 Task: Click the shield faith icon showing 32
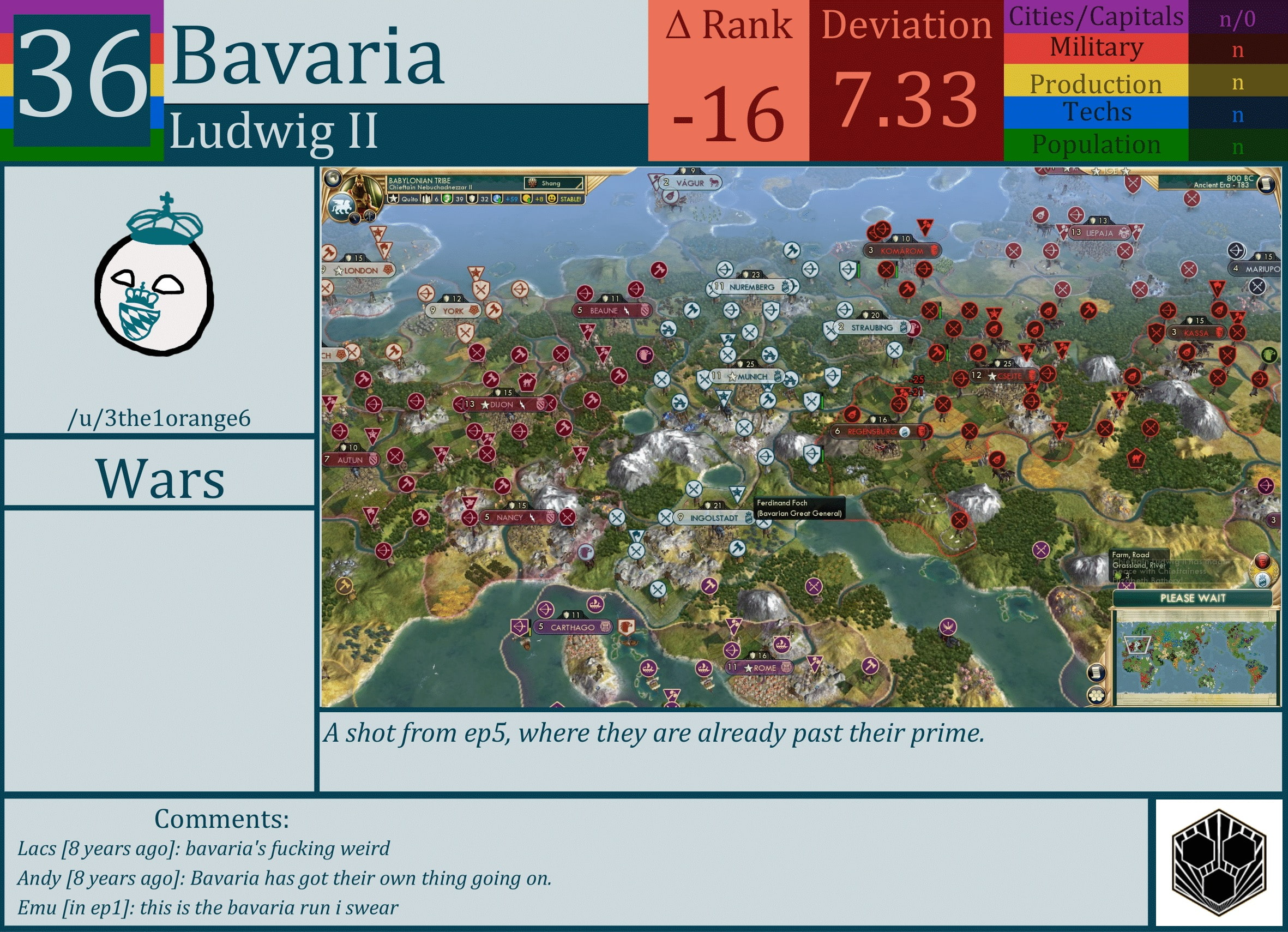472,201
